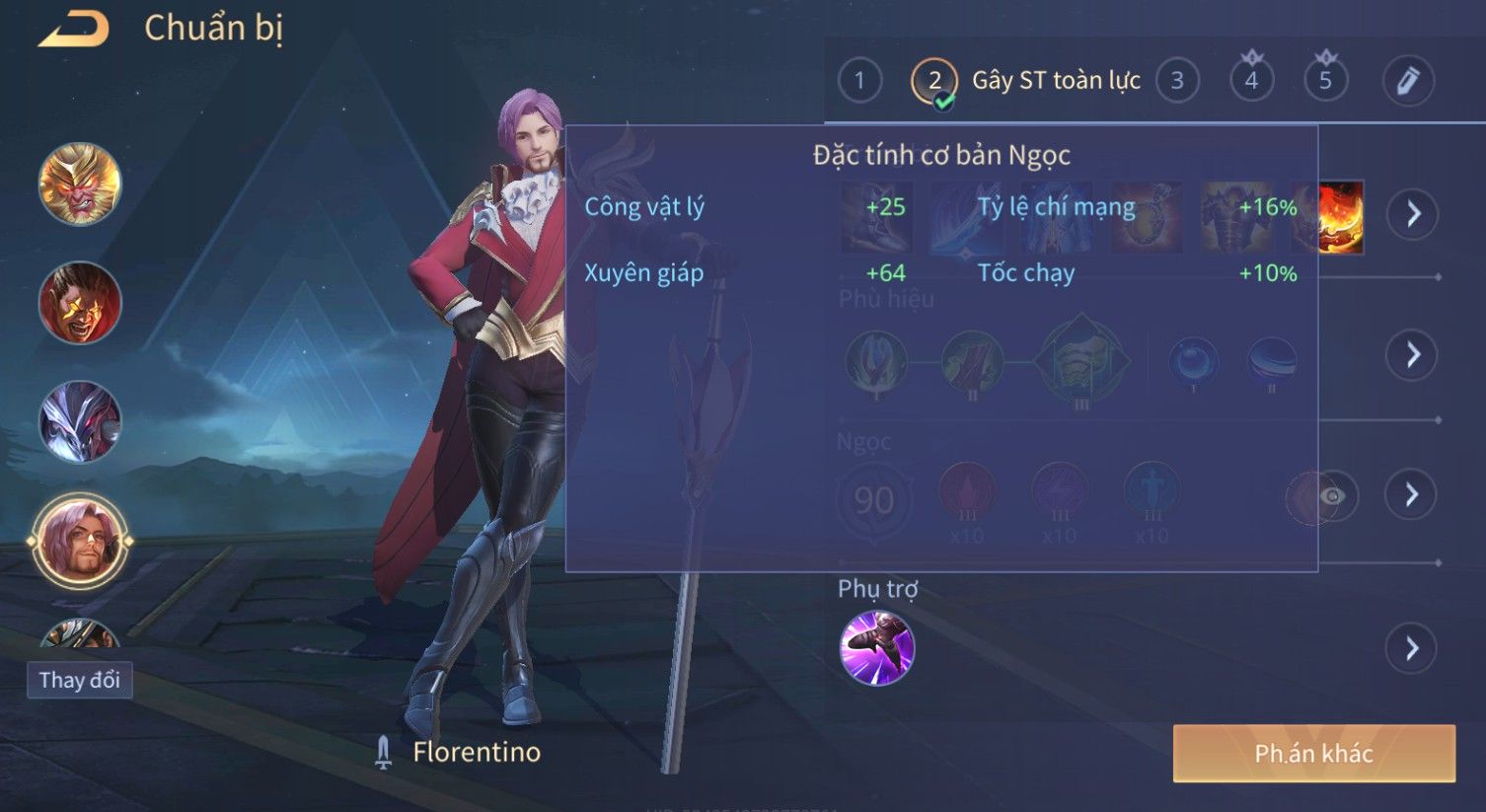This screenshot has height=812, width=1486.
Task: Pick the dark armored hero portrait
Action: (x=80, y=421)
